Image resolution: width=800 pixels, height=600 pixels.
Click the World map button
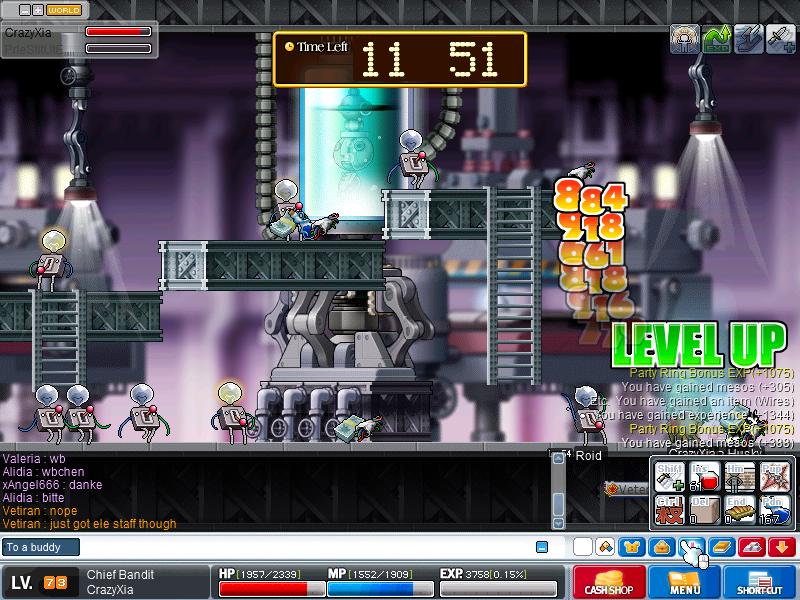pyautogui.click(x=65, y=10)
